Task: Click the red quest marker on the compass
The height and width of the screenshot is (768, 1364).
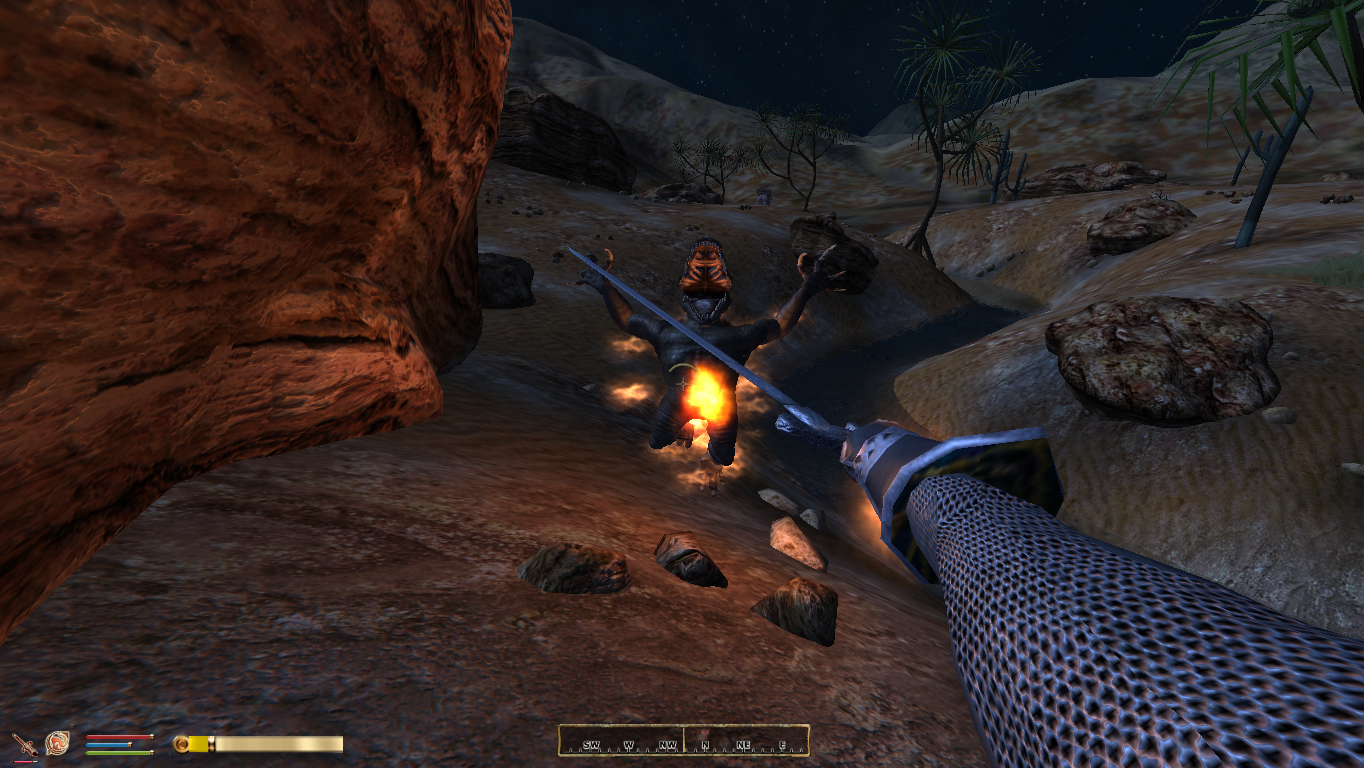Action: pos(704,735)
